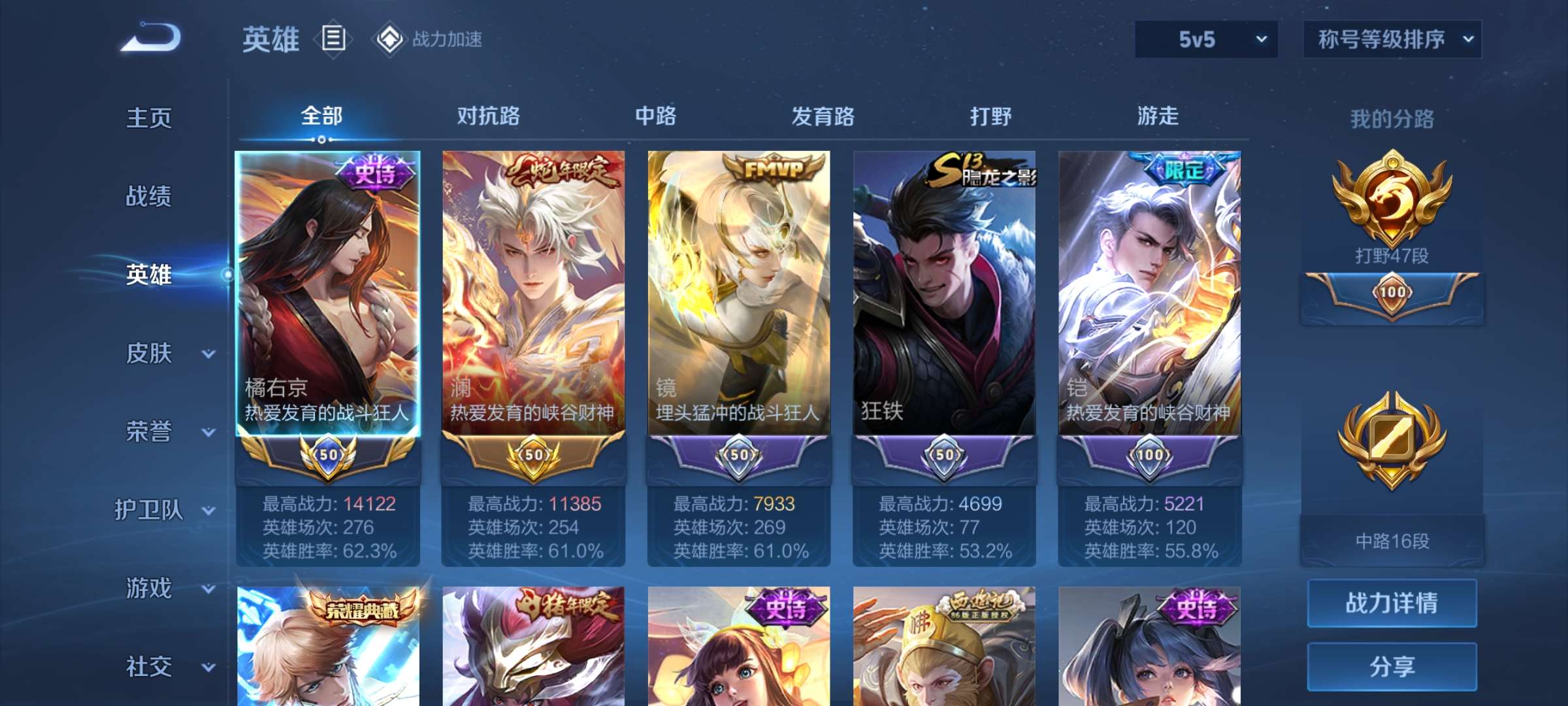Switch to the 对抗路 lane tab

point(487,116)
